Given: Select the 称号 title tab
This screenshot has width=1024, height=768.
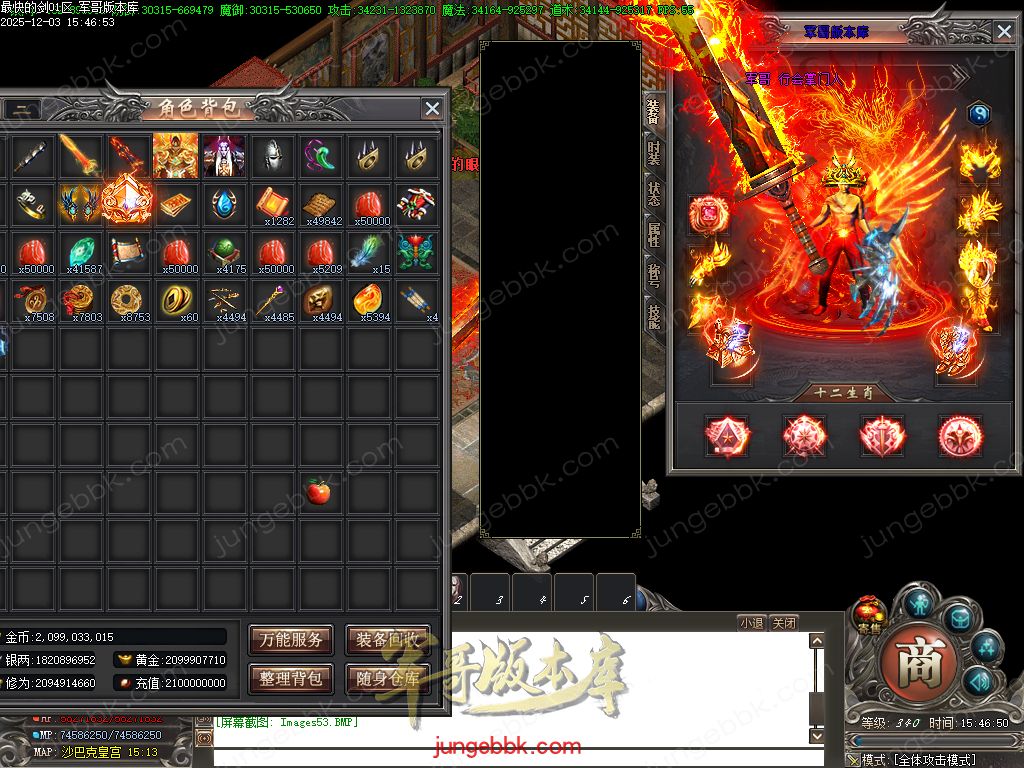Looking at the screenshot, I should tap(653, 276).
